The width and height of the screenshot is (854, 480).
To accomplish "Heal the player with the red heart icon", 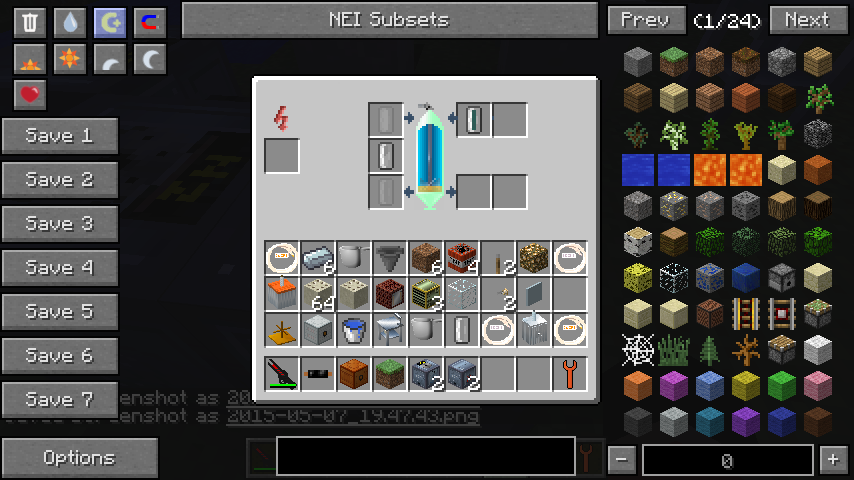I will click(30, 95).
